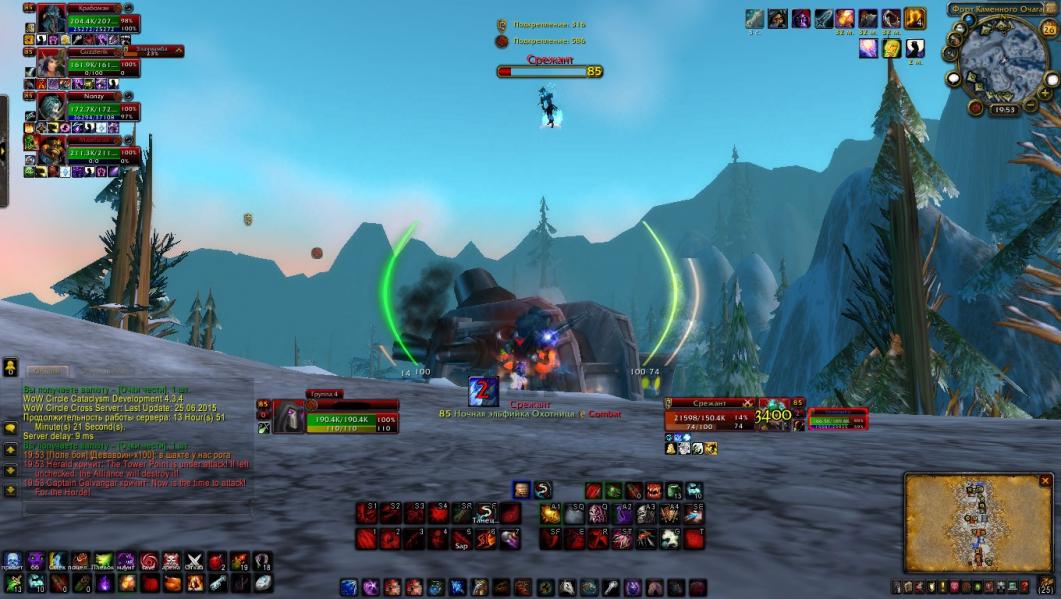Image resolution: width=1061 pixels, height=599 pixels.
Task: Click the red round button beside the clock
Action: pyautogui.click(x=975, y=107)
